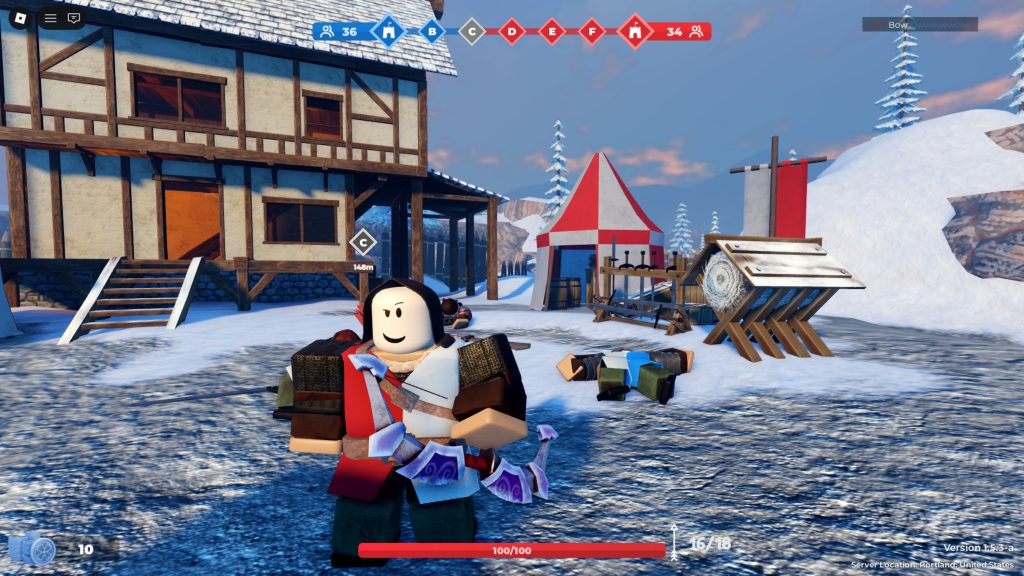Select red capture point F marker
Screen dimensions: 1024x576
click(x=592, y=31)
